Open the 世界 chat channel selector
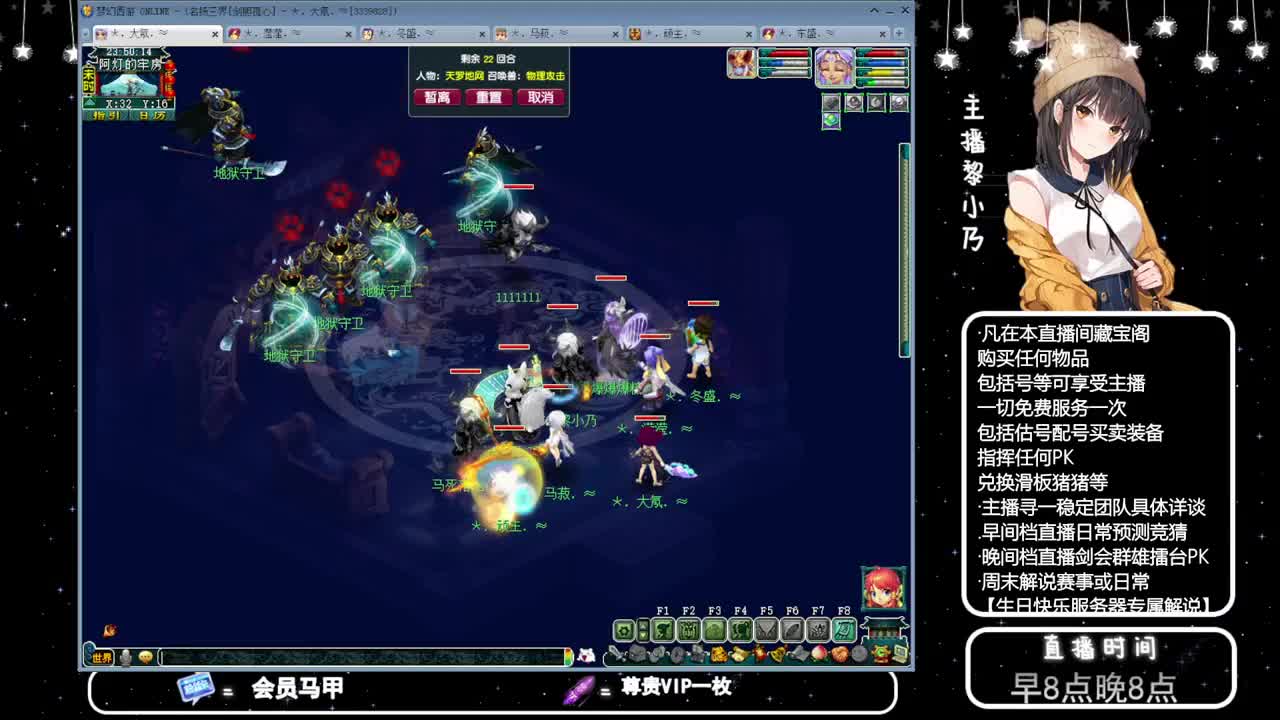Viewport: 1280px width, 720px height. point(102,657)
